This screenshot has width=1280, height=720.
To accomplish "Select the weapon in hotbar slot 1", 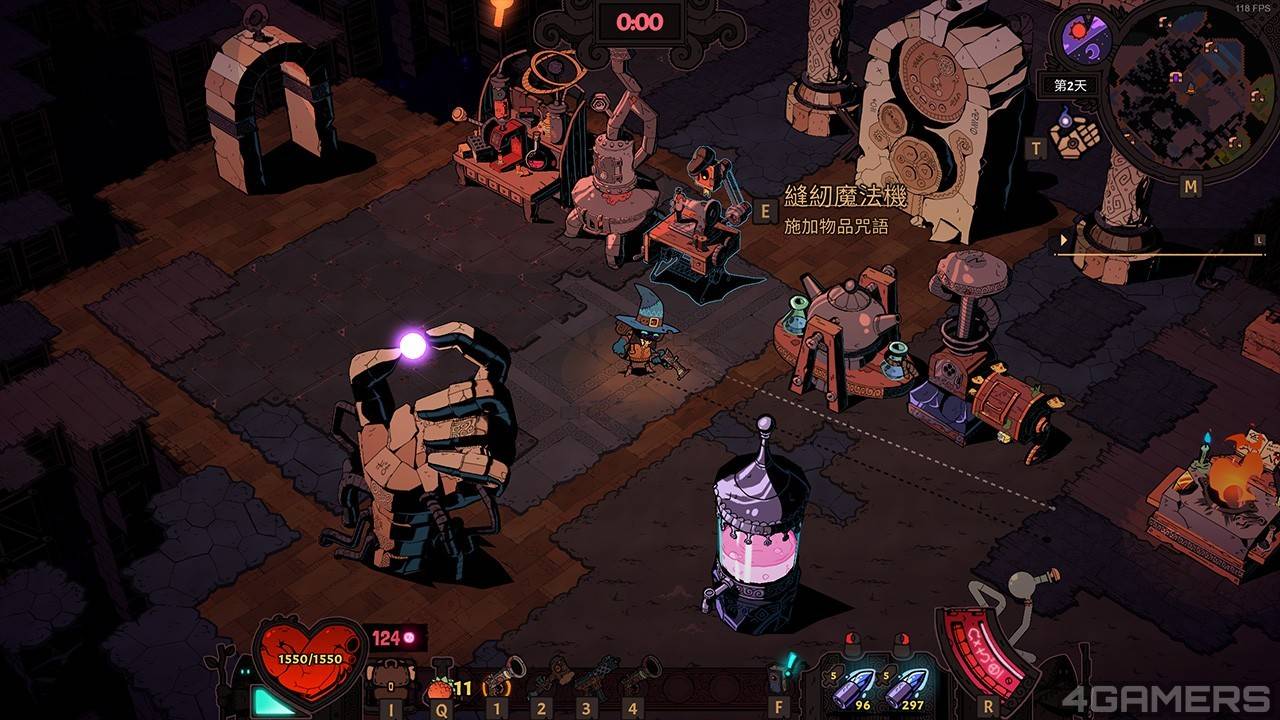I will coord(503,675).
